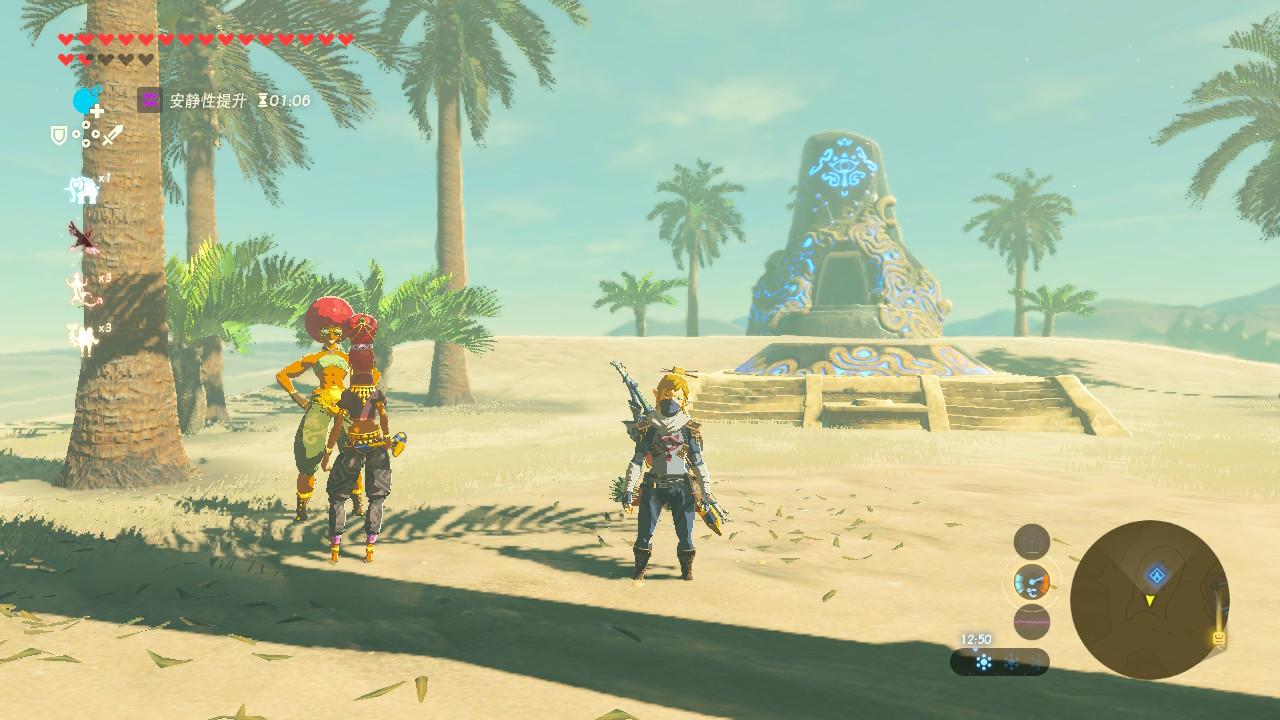The width and height of the screenshot is (1280, 720).
Task: Select the red bird champion ability icon
Action: 82,237
